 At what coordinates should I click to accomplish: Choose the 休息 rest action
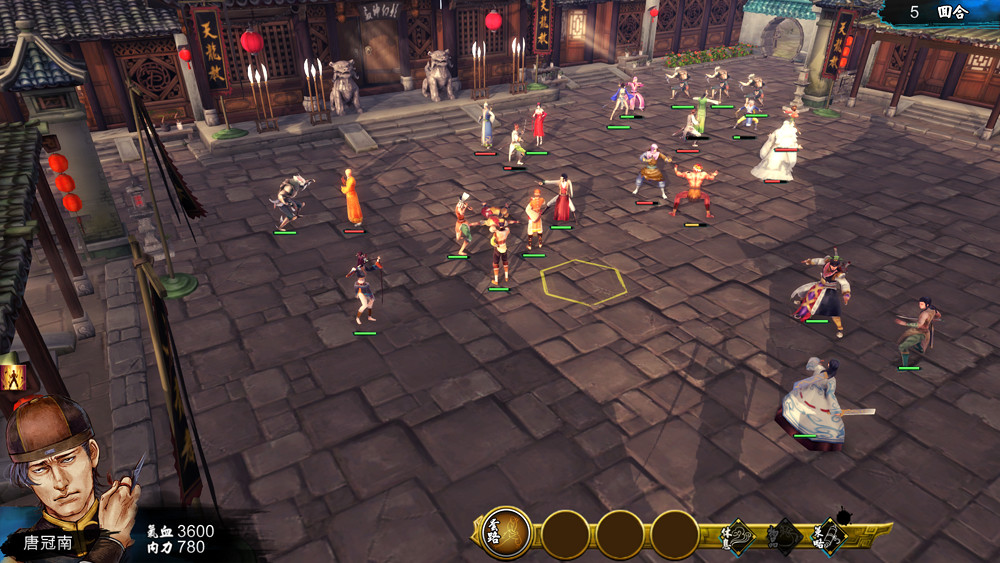pos(738,537)
